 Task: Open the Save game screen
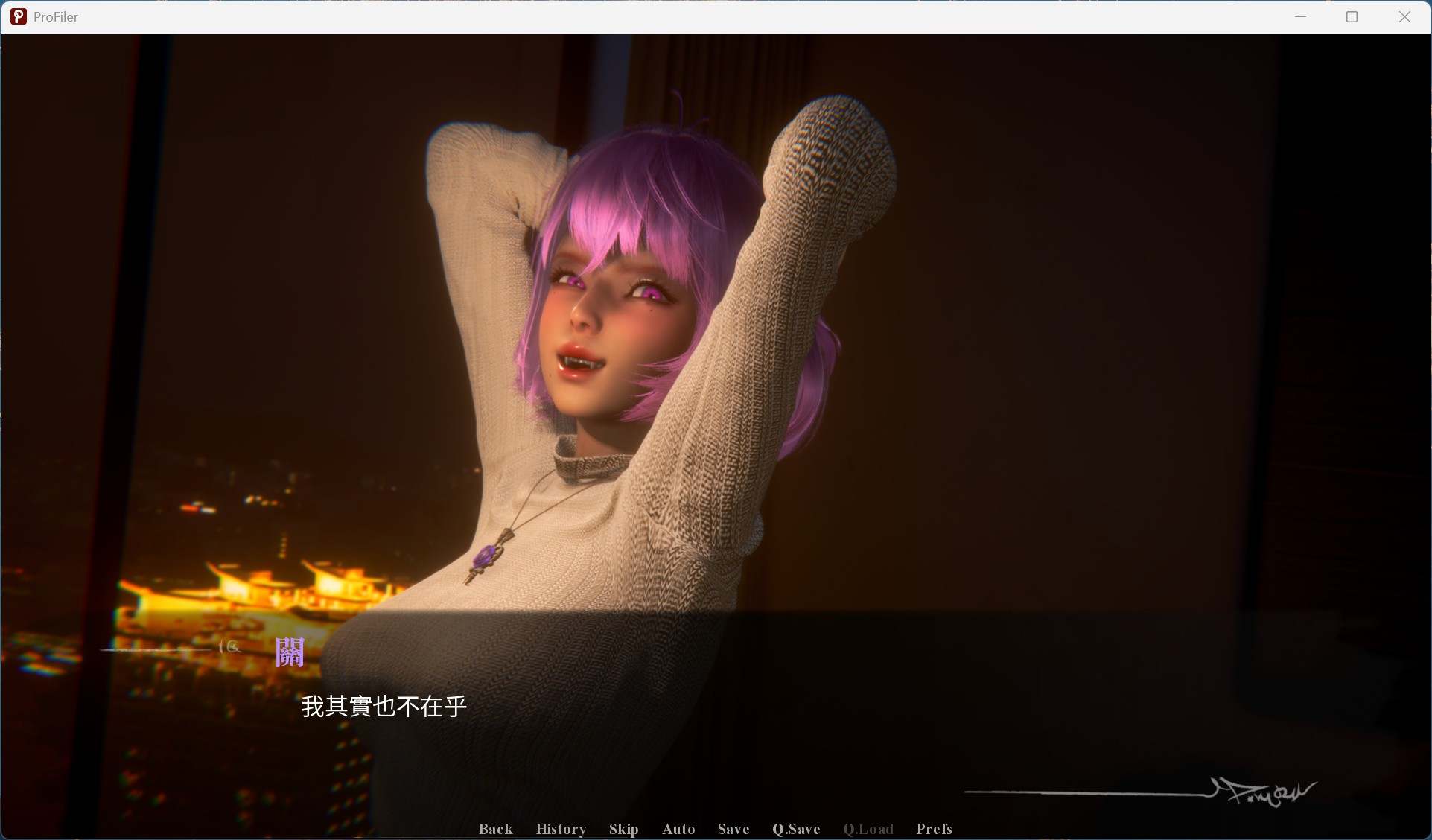point(733,829)
